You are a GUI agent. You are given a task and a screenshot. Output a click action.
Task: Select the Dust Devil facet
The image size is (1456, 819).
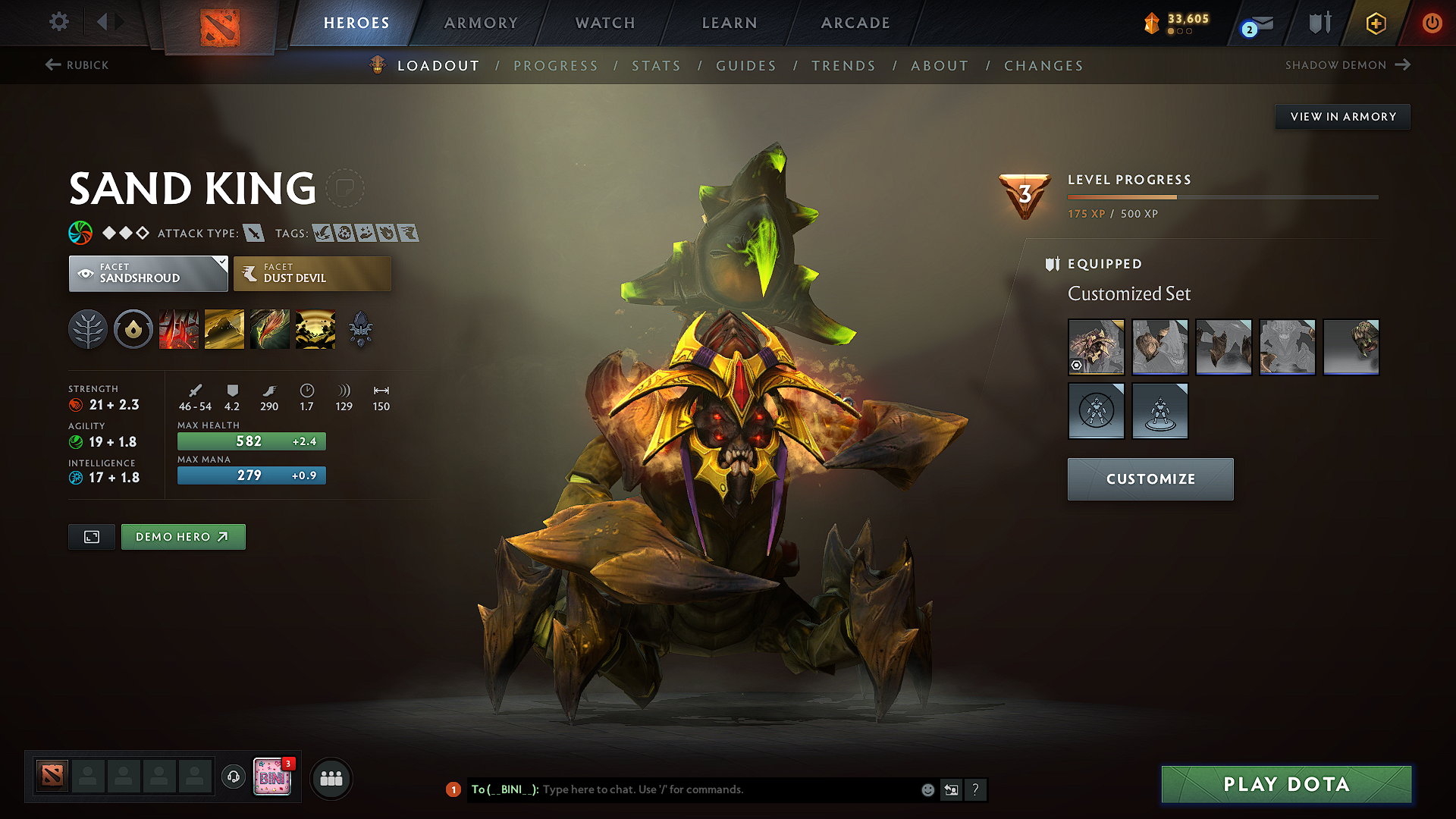pos(312,274)
